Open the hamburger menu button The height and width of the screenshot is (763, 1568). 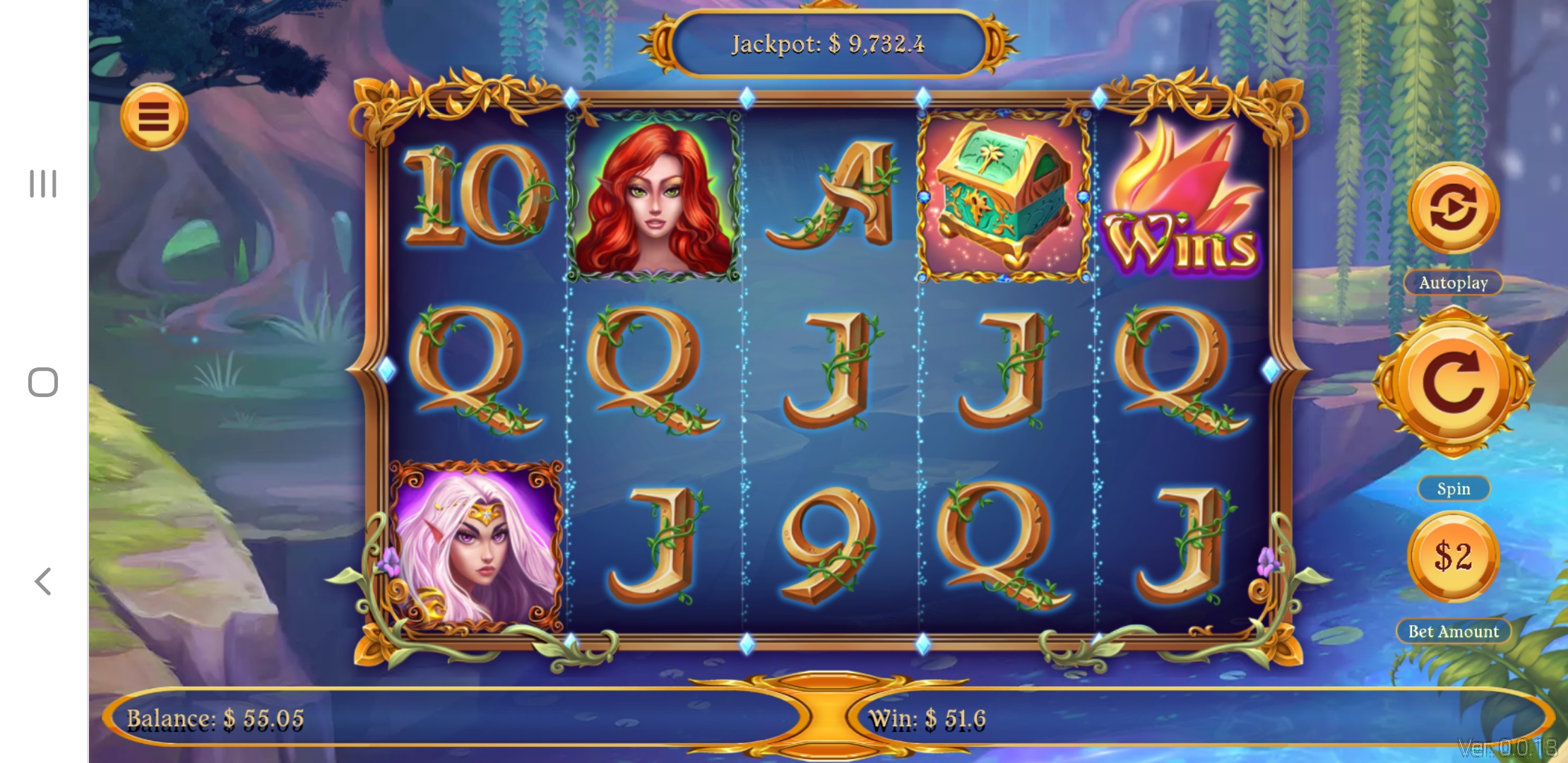(154, 117)
